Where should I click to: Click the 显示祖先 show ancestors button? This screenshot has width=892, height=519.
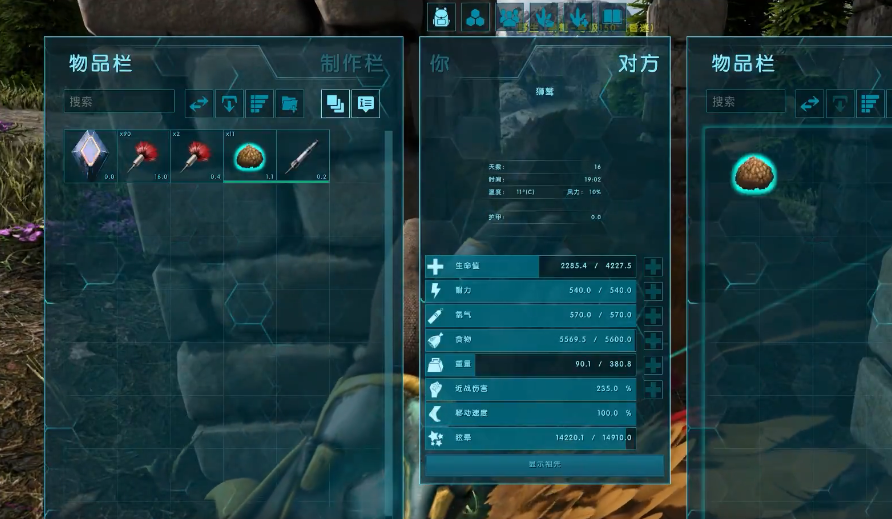(x=545, y=465)
